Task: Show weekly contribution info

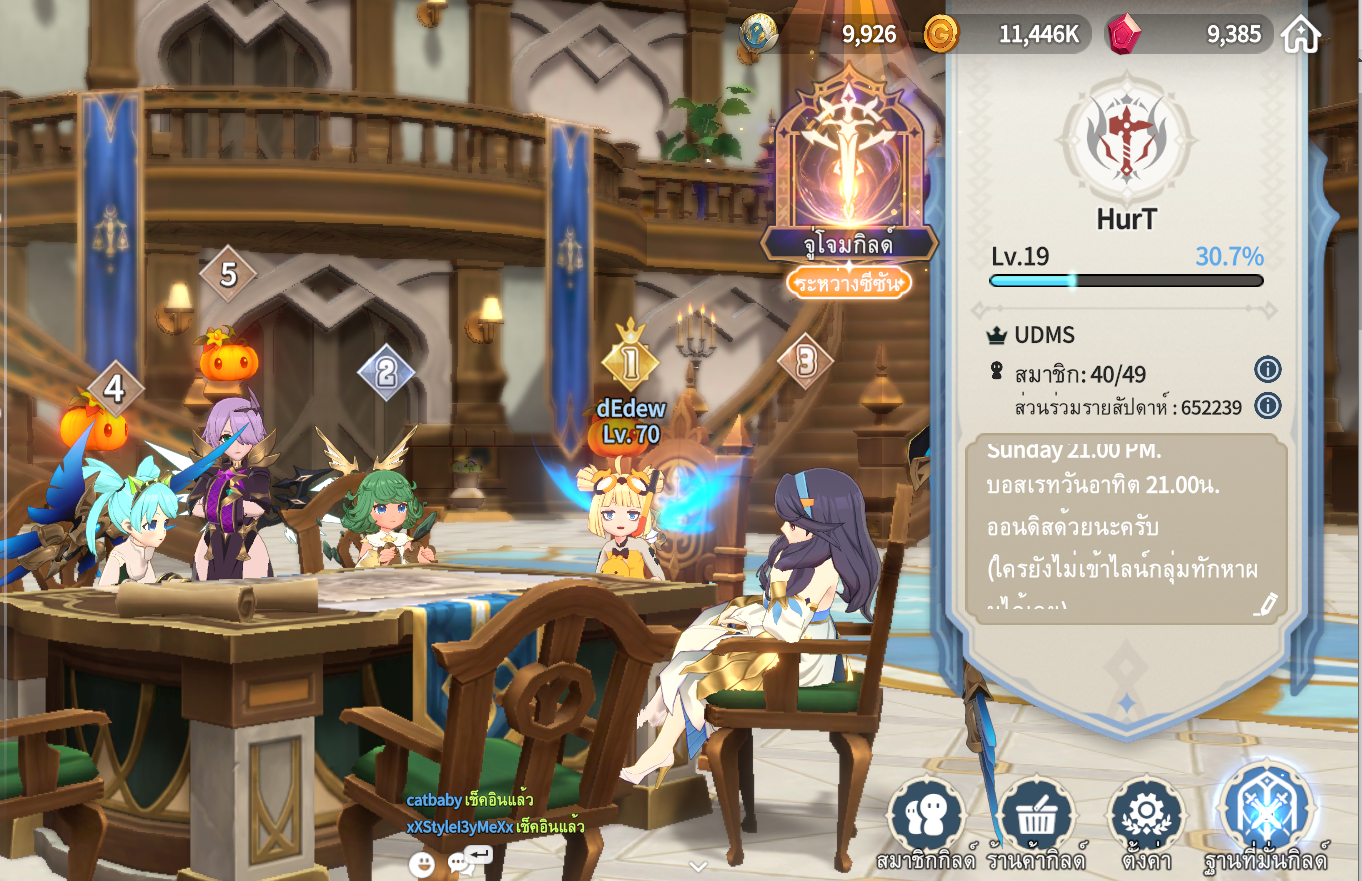Action: pyautogui.click(x=1267, y=405)
